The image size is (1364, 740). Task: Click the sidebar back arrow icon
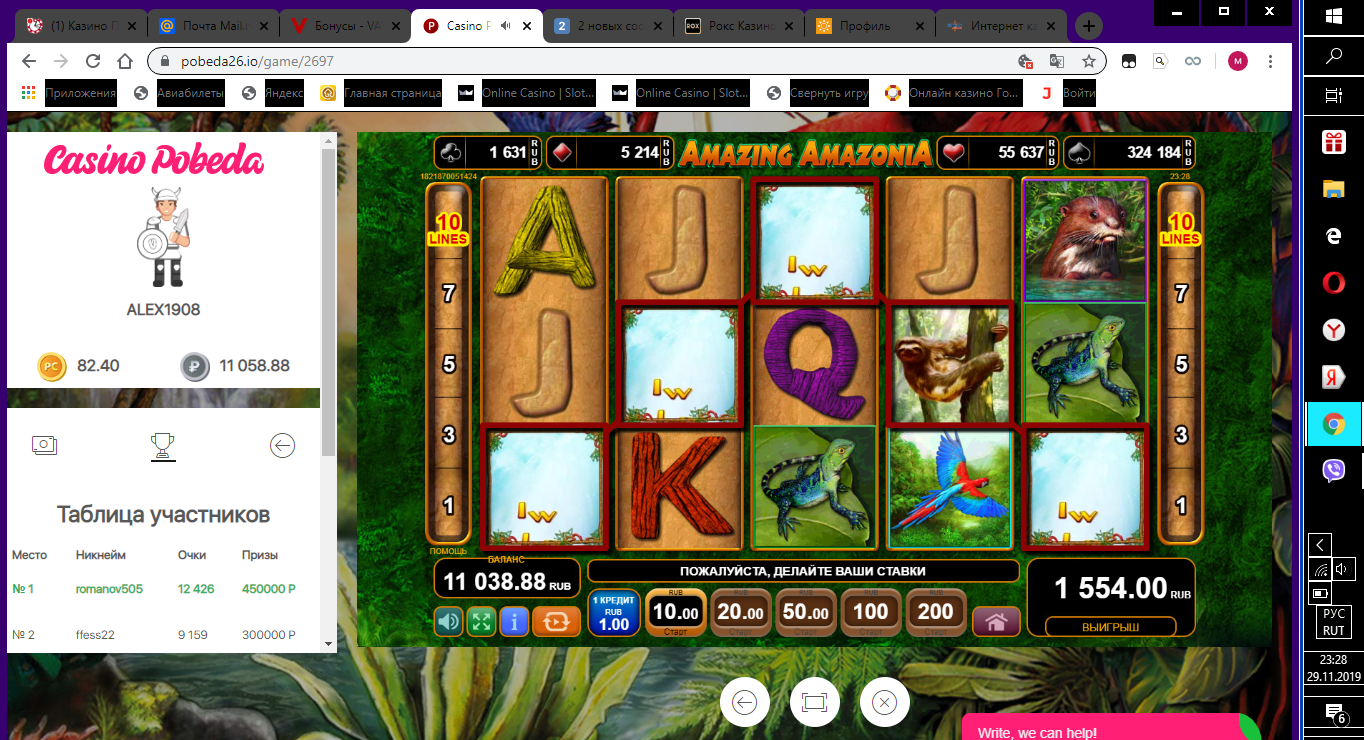pyautogui.click(x=283, y=445)
